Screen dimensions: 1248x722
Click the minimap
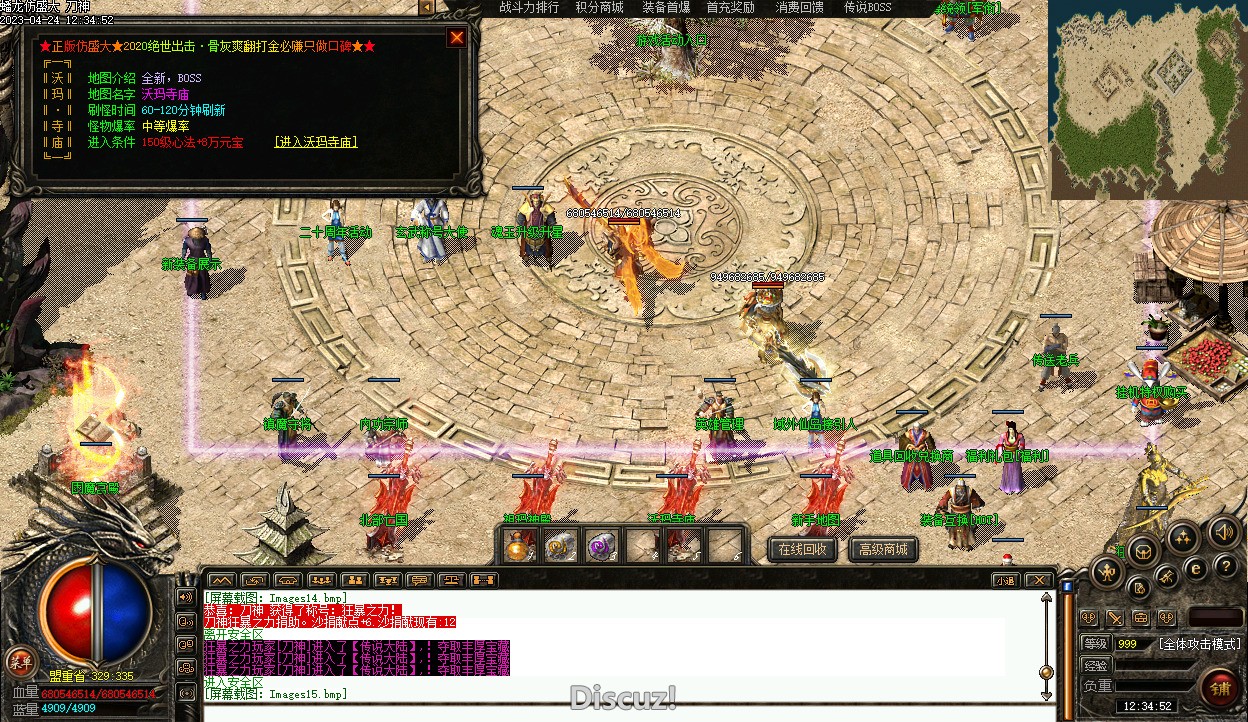pyautogui.click(x=1147, y=98)
